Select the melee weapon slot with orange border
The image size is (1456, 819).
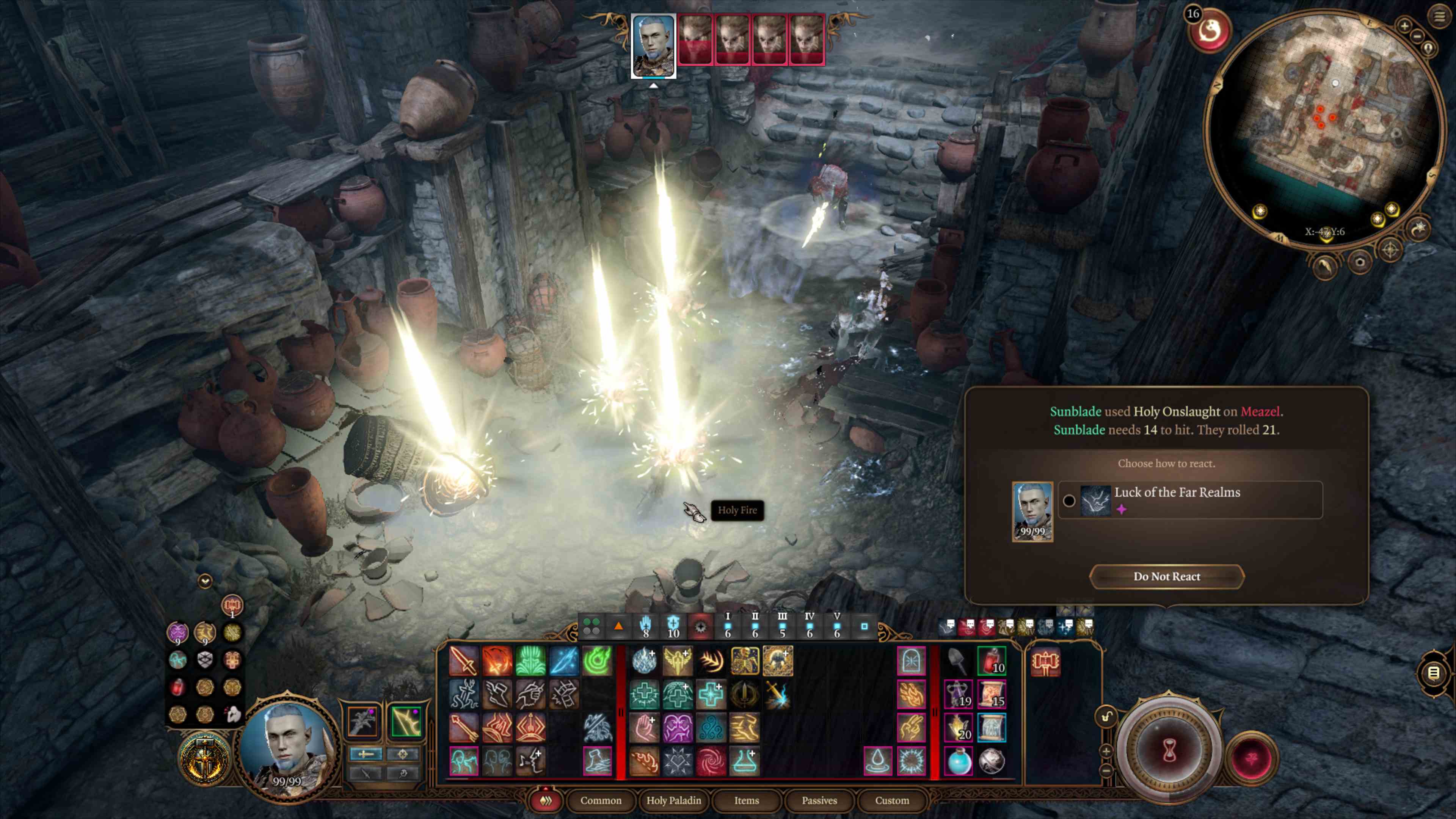click(x=363, y=721)
